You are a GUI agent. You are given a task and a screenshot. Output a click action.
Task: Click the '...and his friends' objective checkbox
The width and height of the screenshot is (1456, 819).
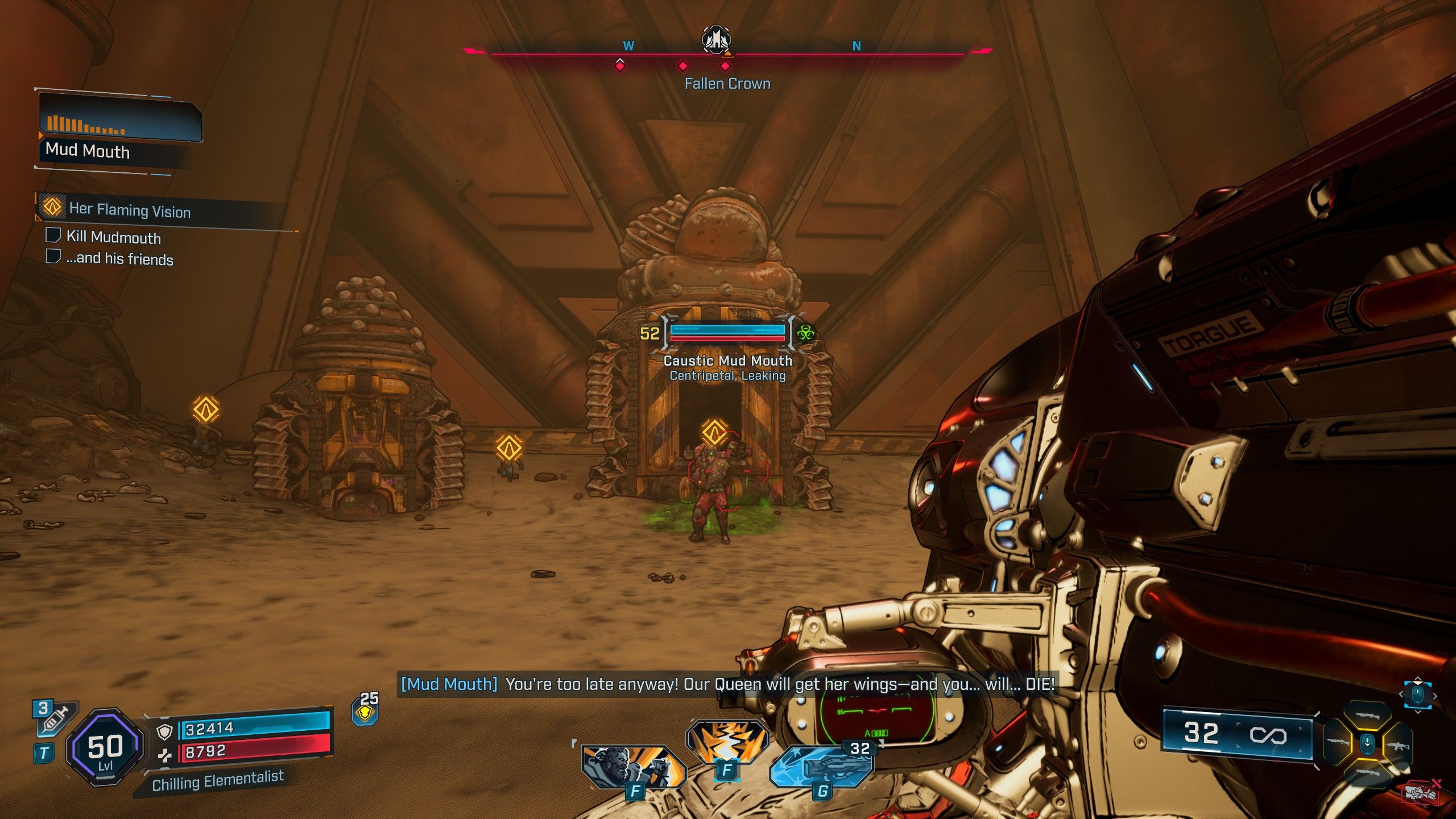[53, 257]
